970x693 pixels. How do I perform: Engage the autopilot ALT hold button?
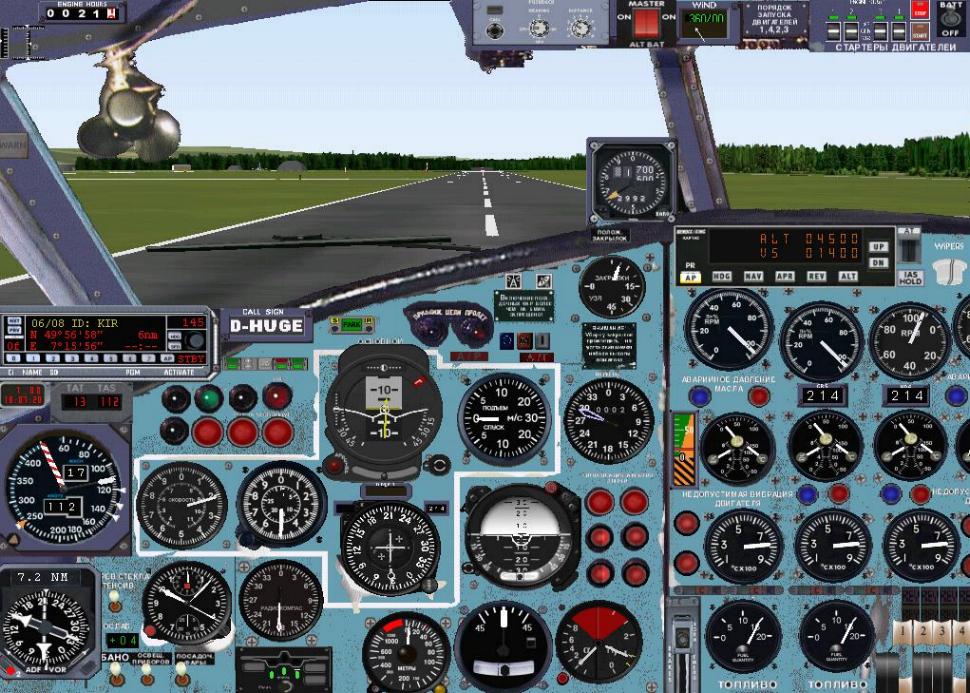click(848, 277)
